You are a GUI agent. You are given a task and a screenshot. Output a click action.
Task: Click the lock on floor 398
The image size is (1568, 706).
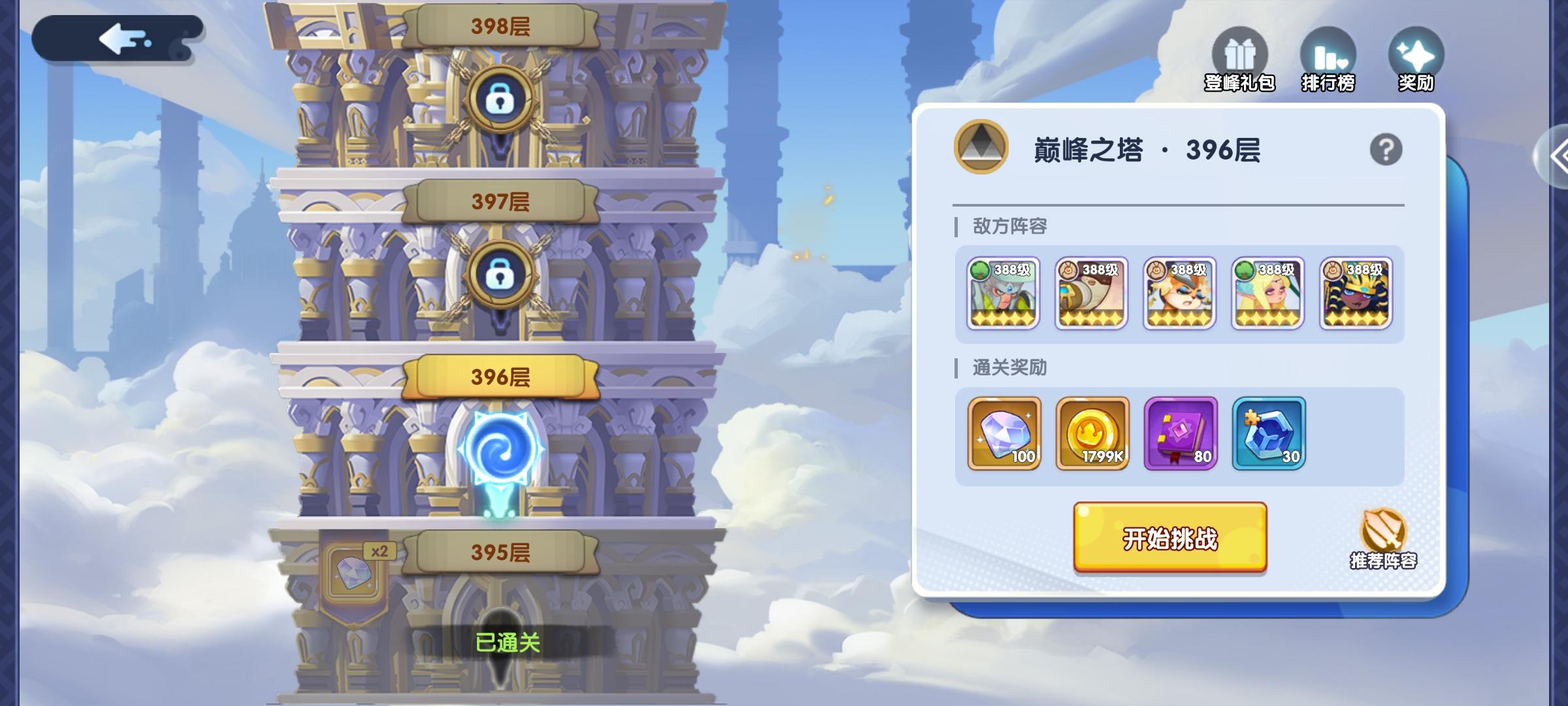tap(500, 98)
